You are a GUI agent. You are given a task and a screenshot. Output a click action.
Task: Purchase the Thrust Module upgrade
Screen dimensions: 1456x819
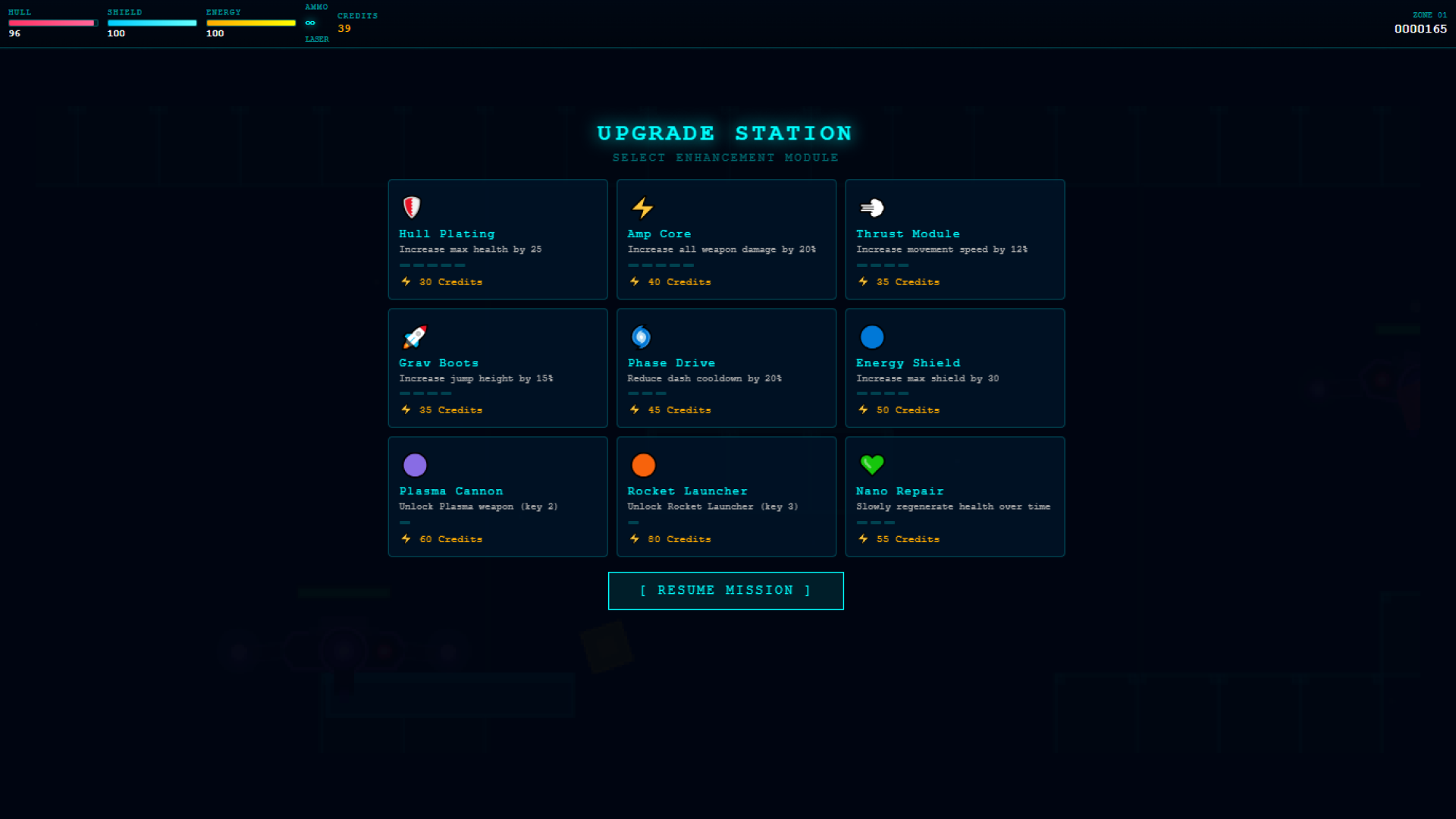pyautogui.click(x=954, y=240)
